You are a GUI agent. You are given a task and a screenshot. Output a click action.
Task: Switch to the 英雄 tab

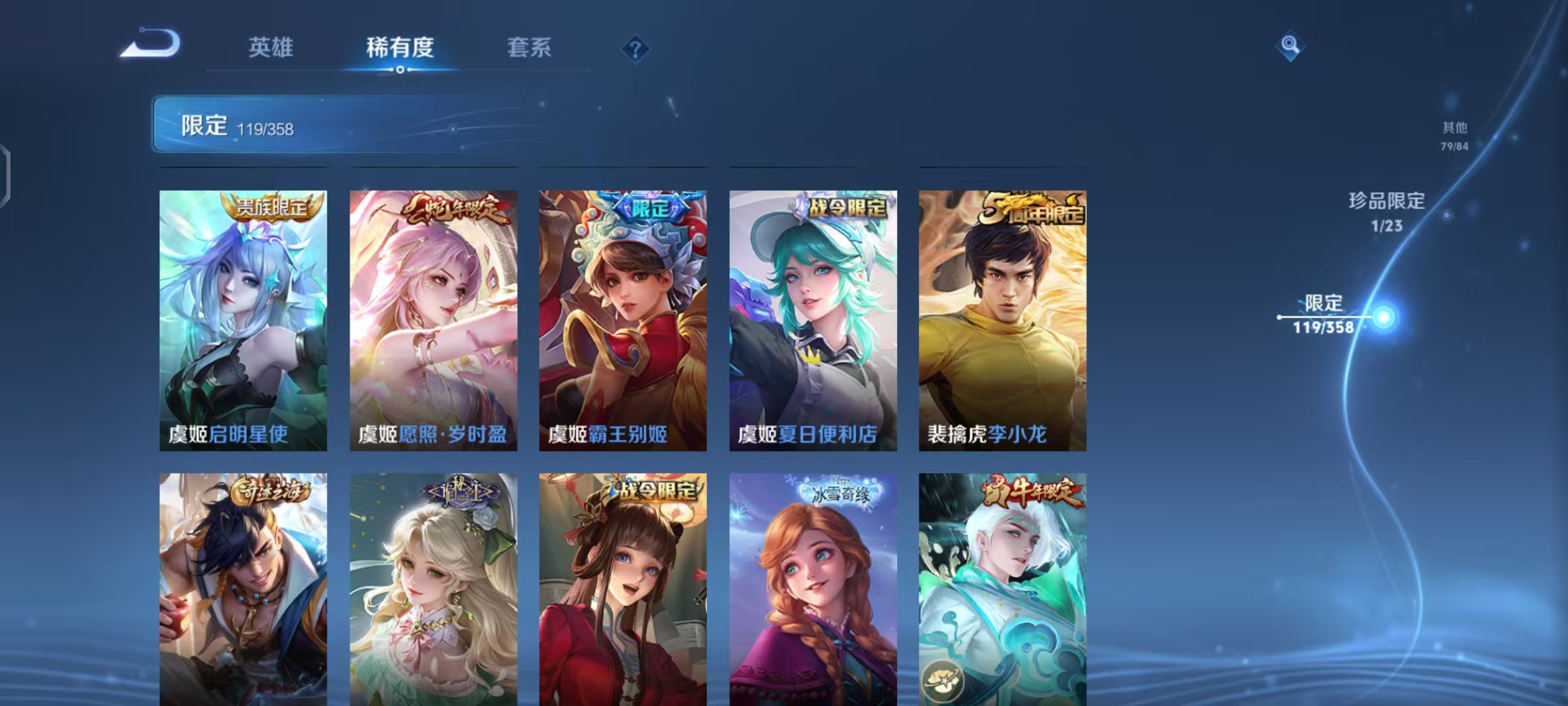(x=271, y=48)
